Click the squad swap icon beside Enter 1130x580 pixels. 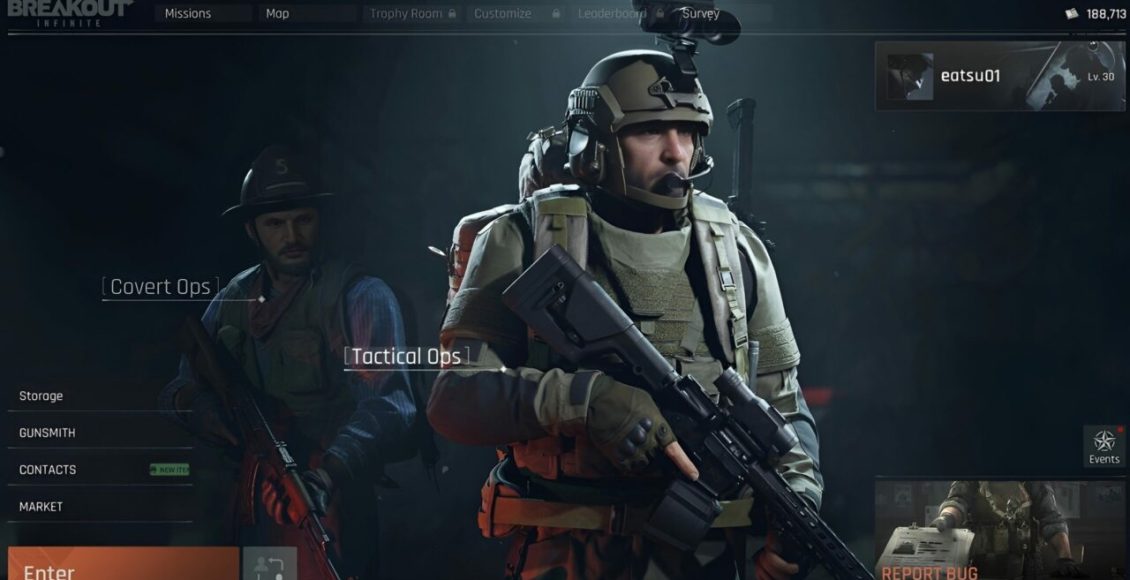269,565
